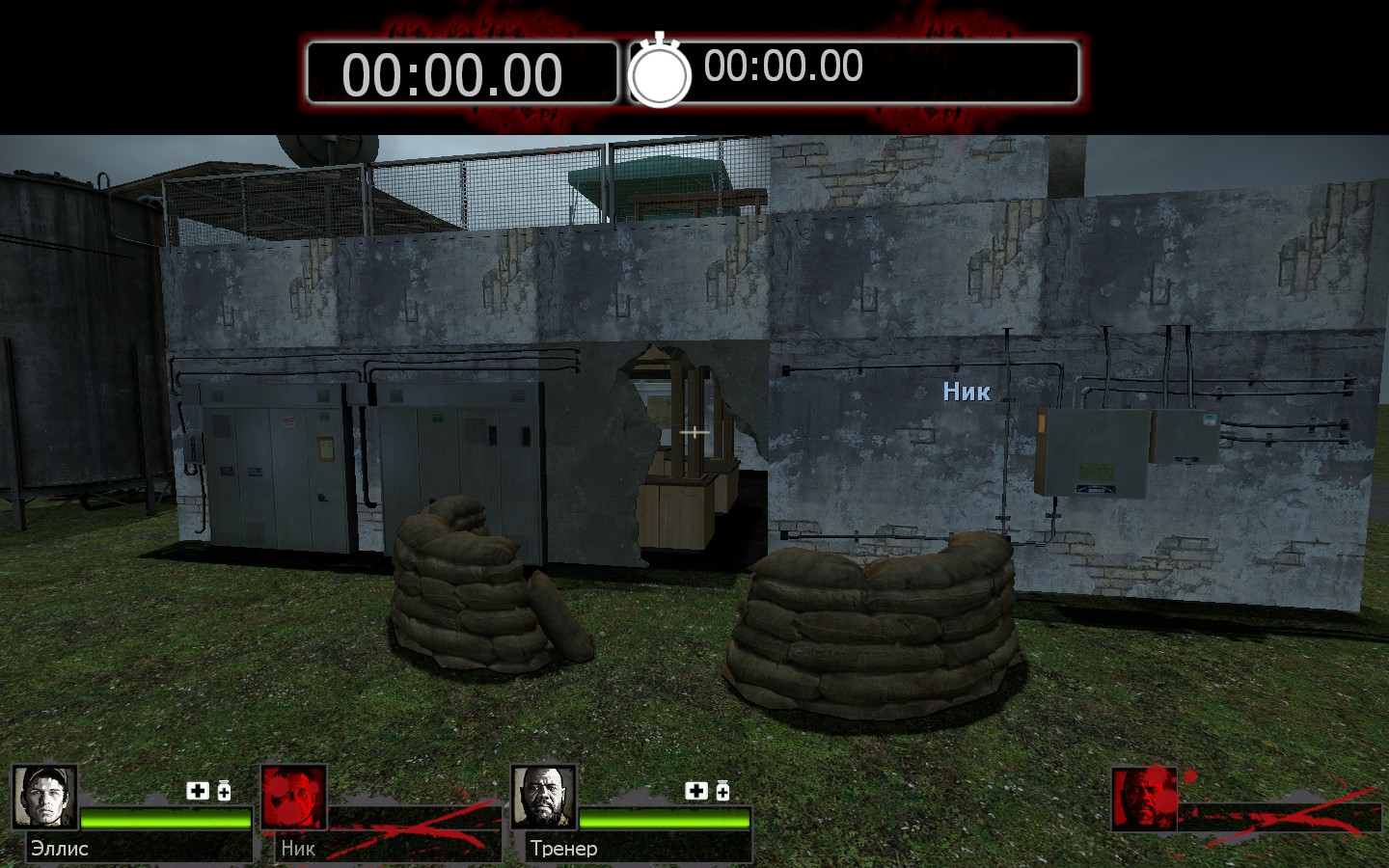The height and width of the screenshot is (868, 1389).
Task: Click the dead Nick portrait
Action: point(294,798)
